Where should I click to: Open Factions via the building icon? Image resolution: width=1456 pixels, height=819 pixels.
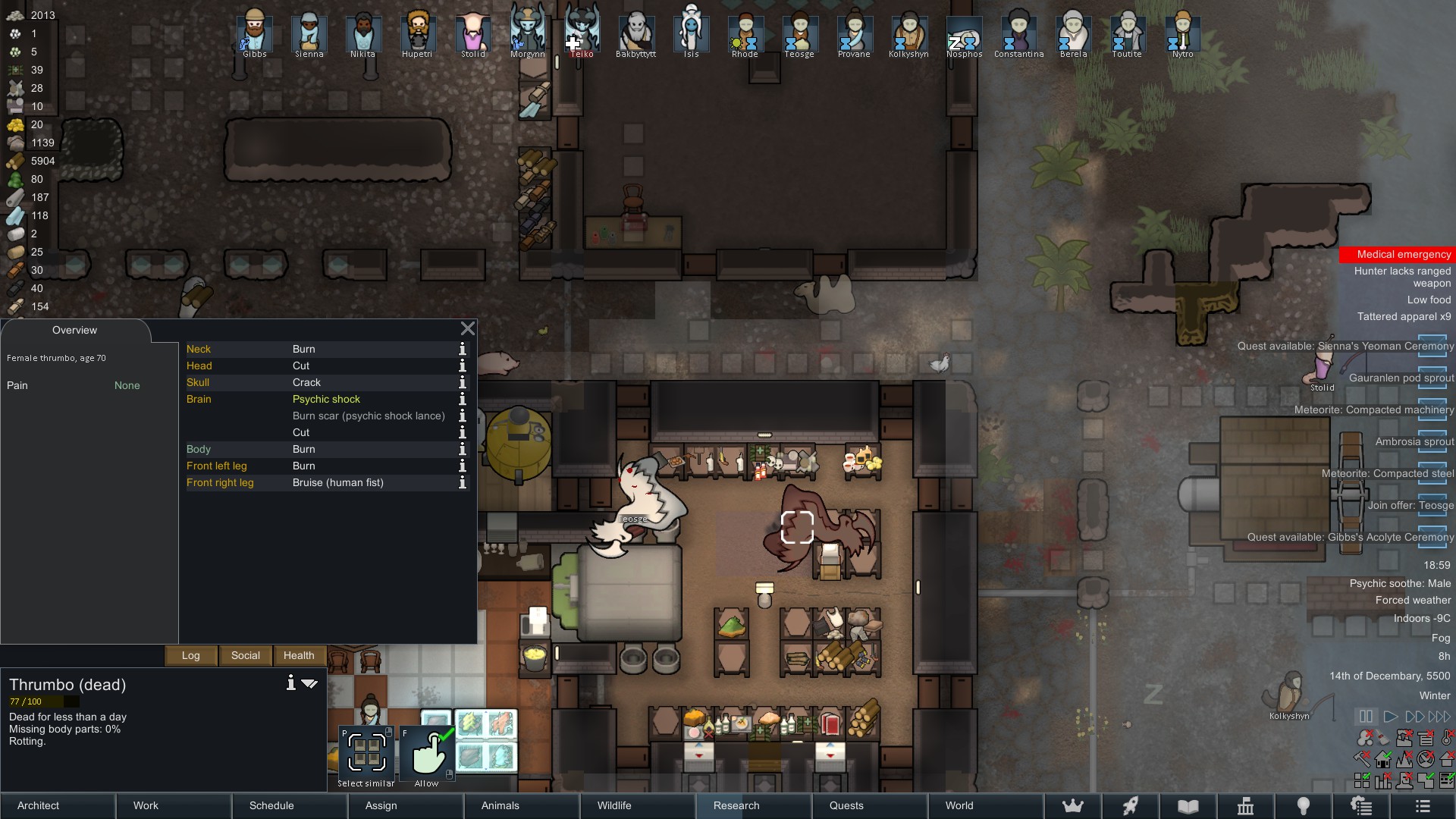click(x=1247, y=806)
